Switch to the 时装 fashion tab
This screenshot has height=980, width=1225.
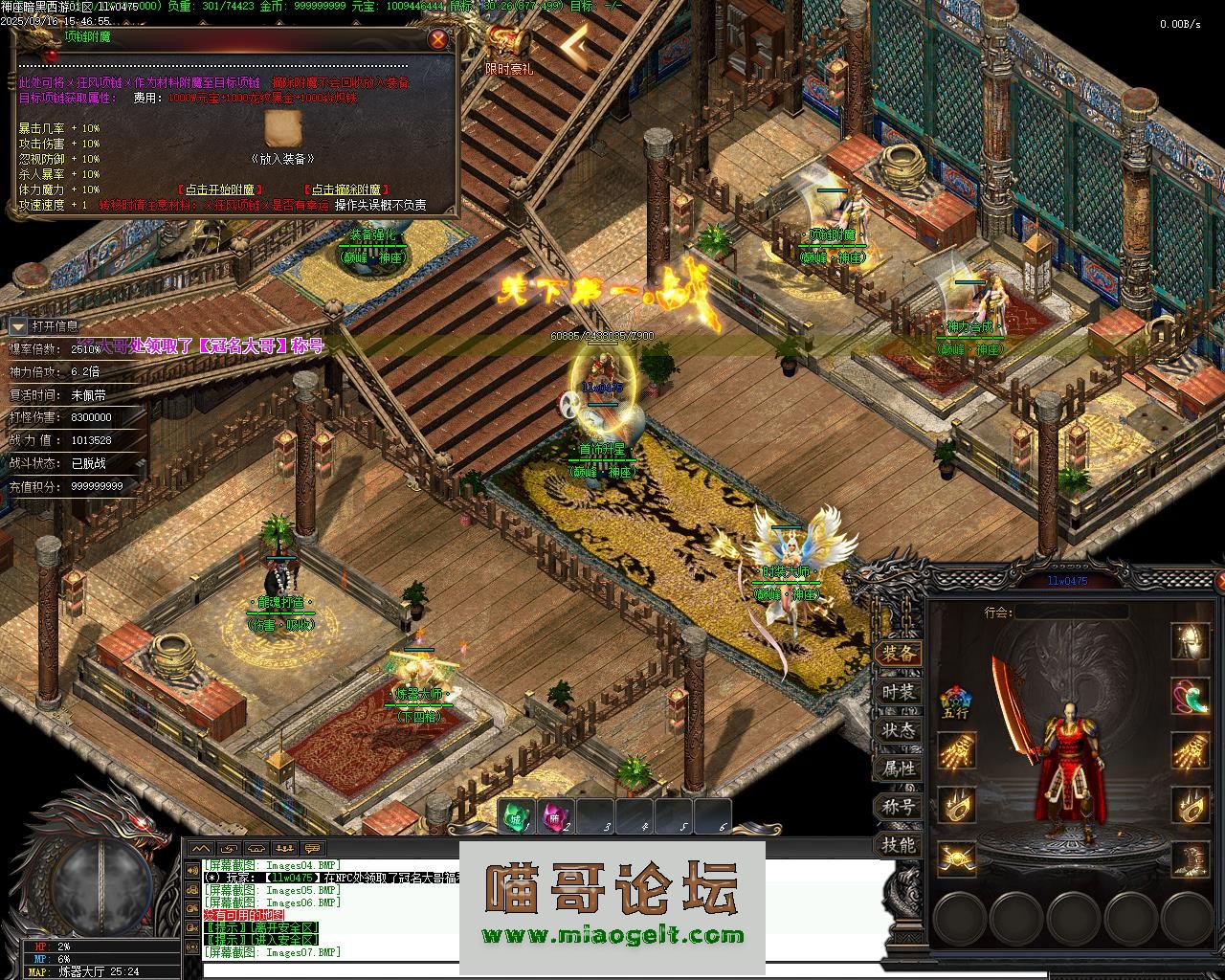tap(898, 692)
